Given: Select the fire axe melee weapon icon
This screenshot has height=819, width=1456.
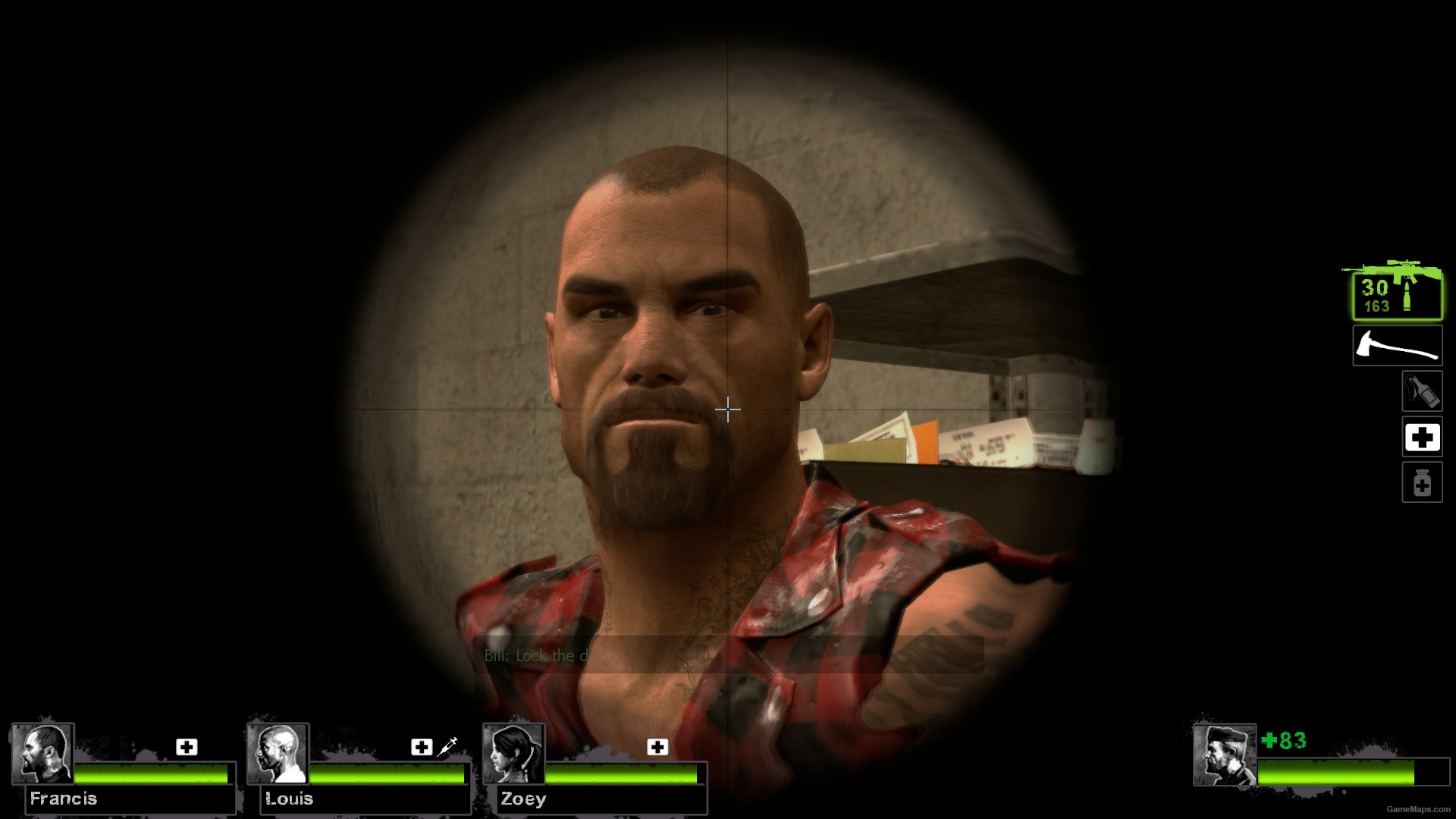Looking at the screenshot, I should click(1397, 345).
